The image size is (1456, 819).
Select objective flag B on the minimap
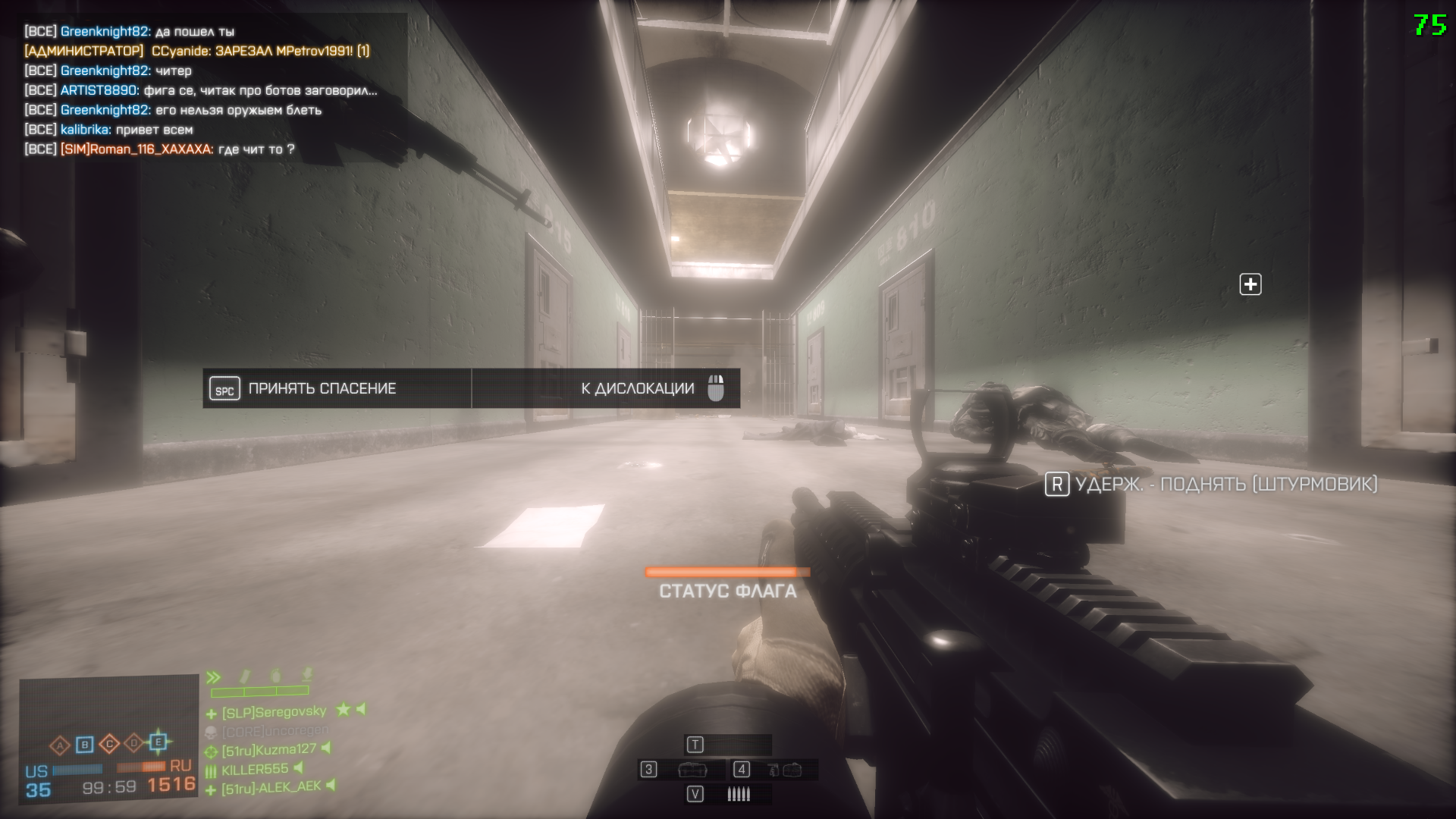coord(84,745)
